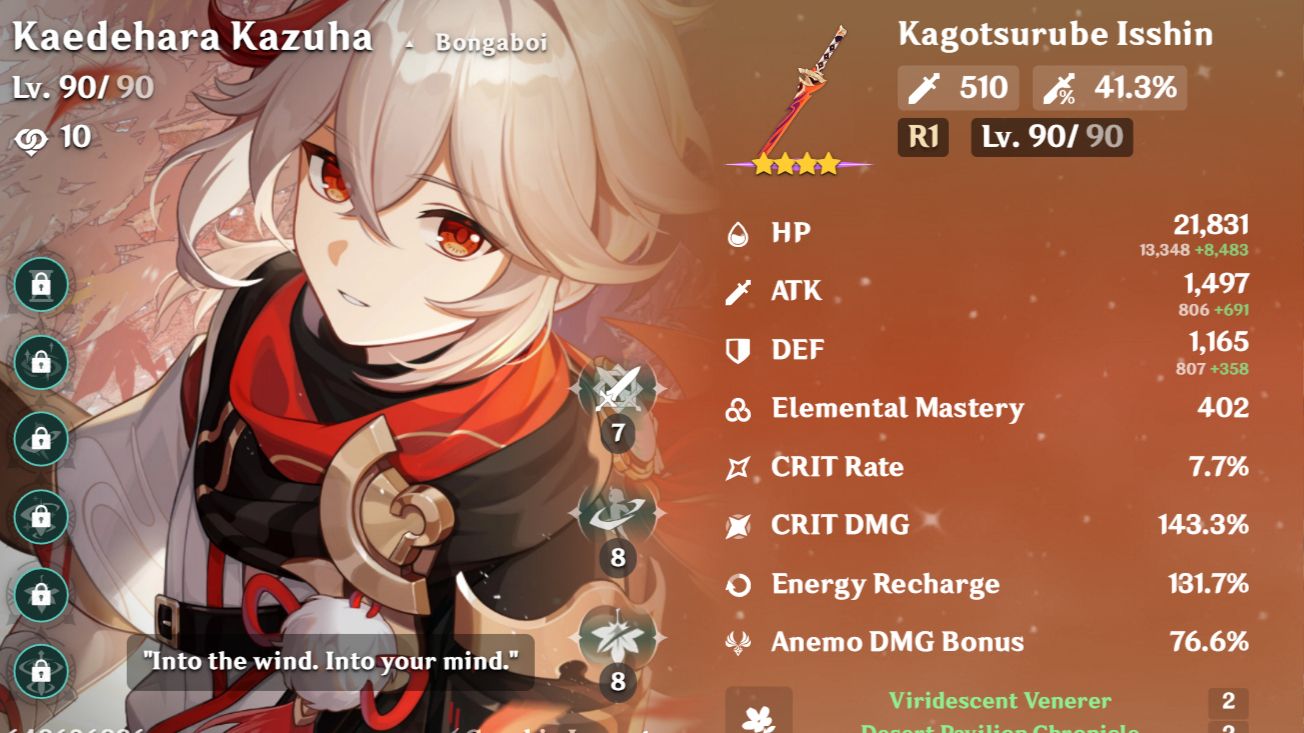The image size is (1304, 733).
Task: Click the R1 refinement badge
Action: (922, 139)
